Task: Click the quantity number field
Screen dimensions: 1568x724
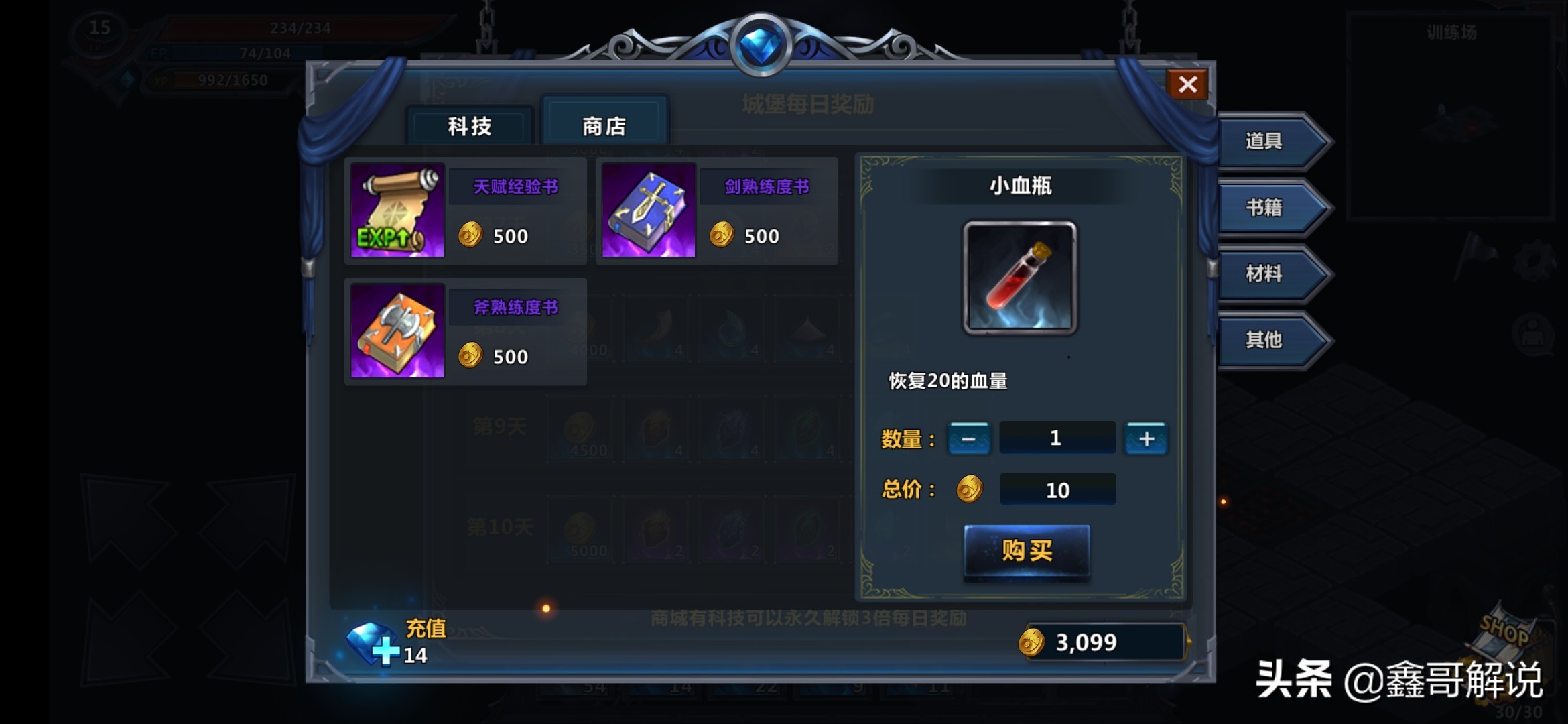Action: tap(1057, 438)
